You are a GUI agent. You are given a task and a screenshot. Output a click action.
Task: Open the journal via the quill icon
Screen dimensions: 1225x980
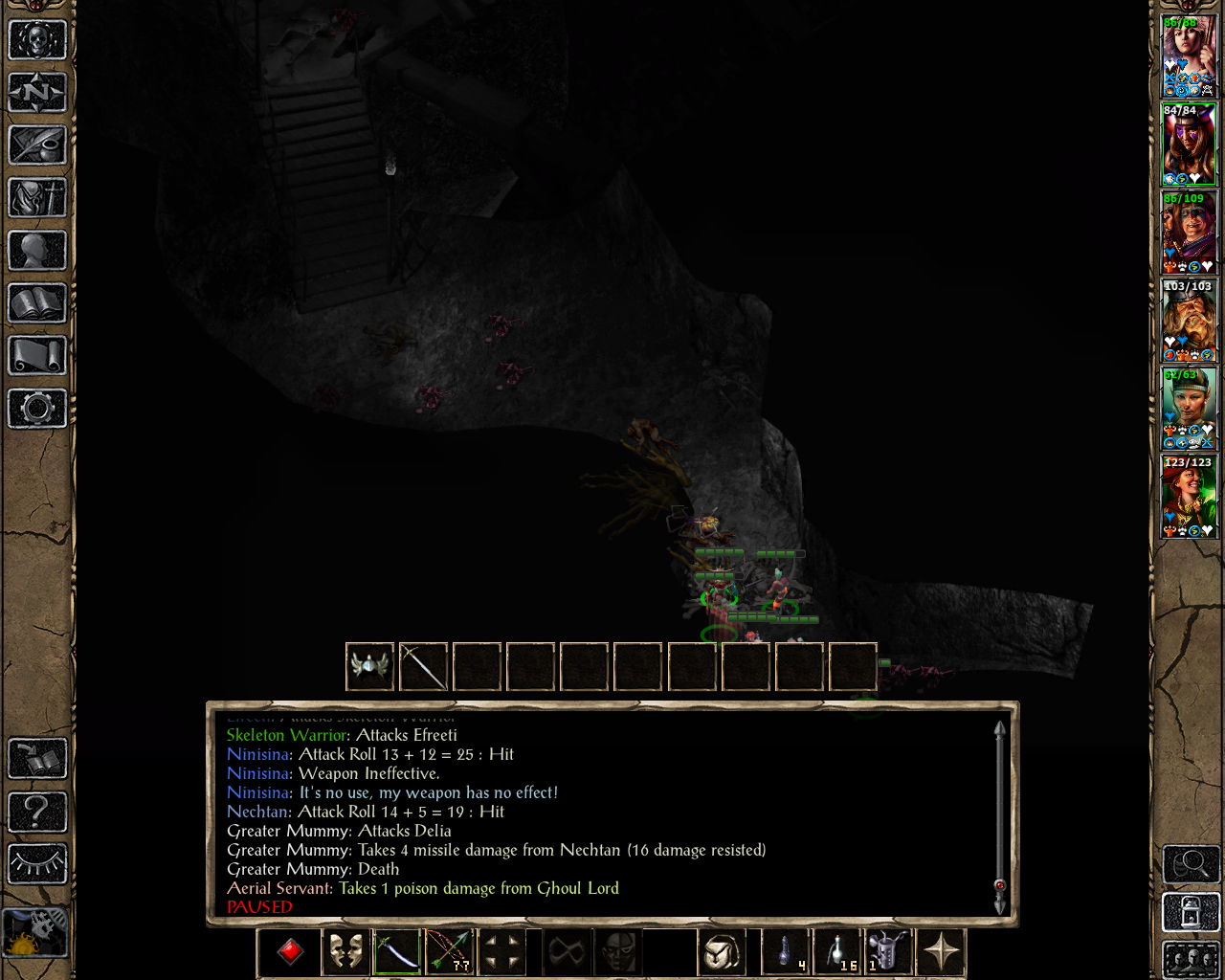coord(36,145)
